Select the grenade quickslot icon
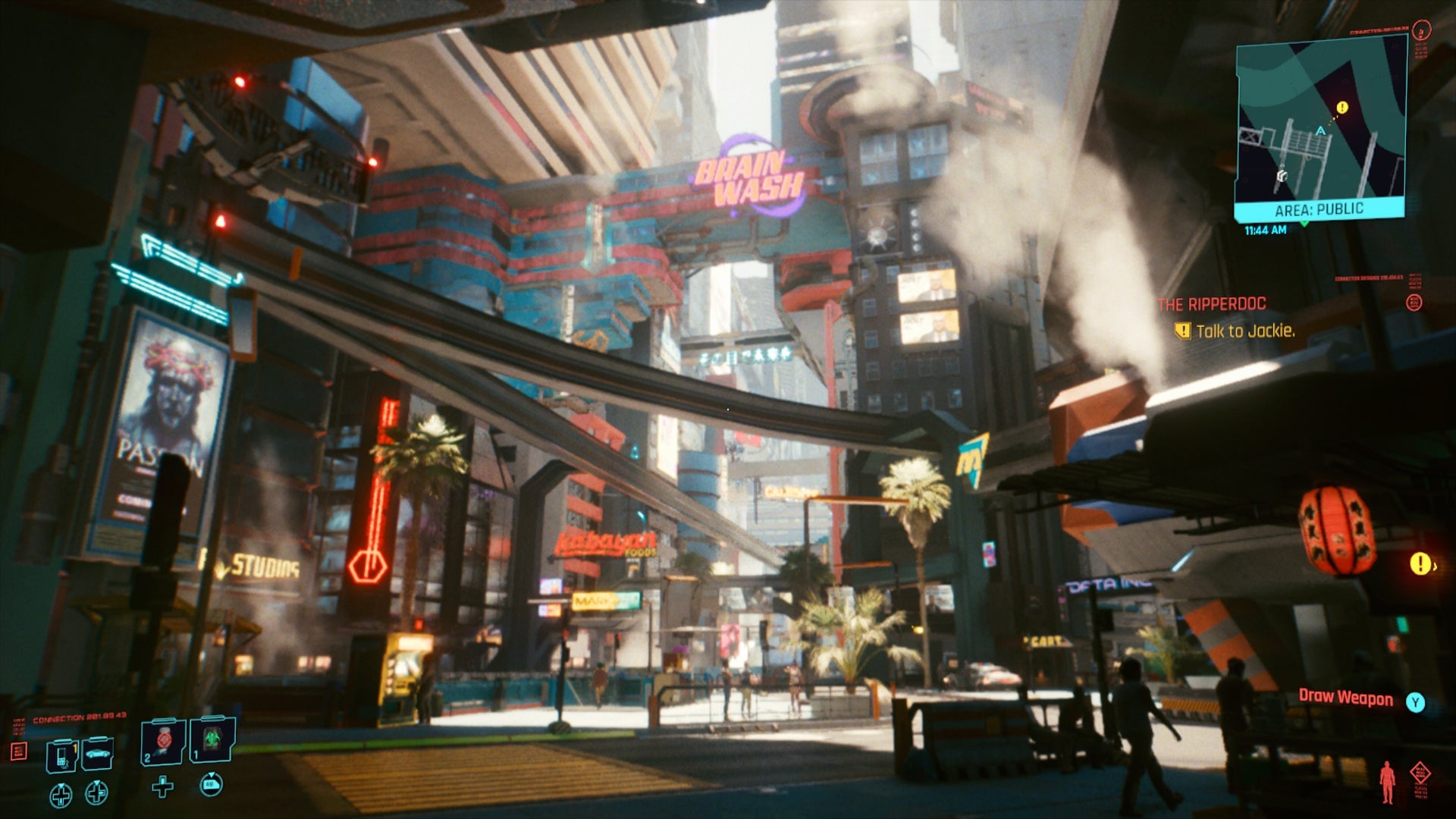 (x=163, y=738)
